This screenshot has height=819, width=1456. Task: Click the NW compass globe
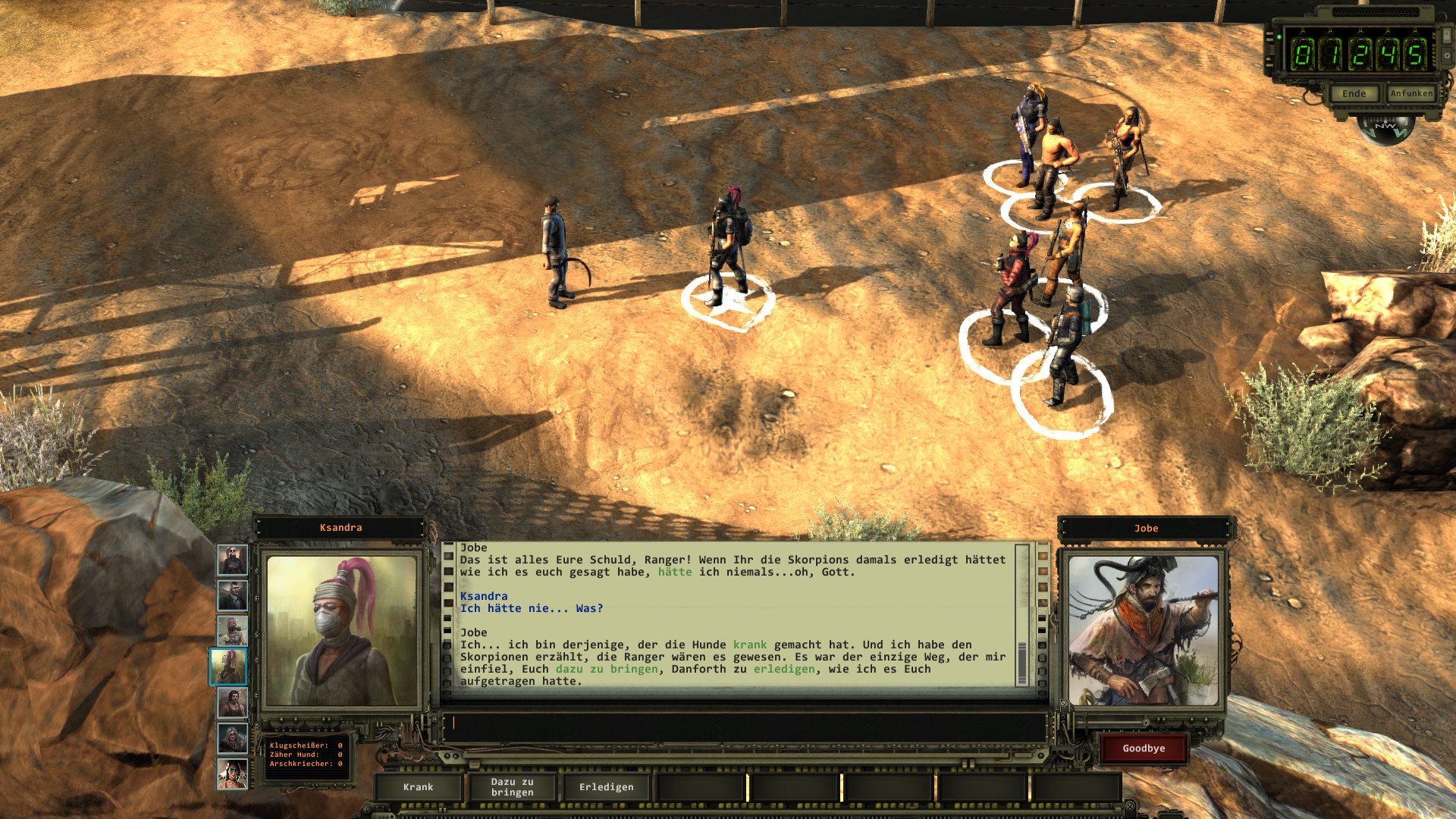[x=1386, y=129]
